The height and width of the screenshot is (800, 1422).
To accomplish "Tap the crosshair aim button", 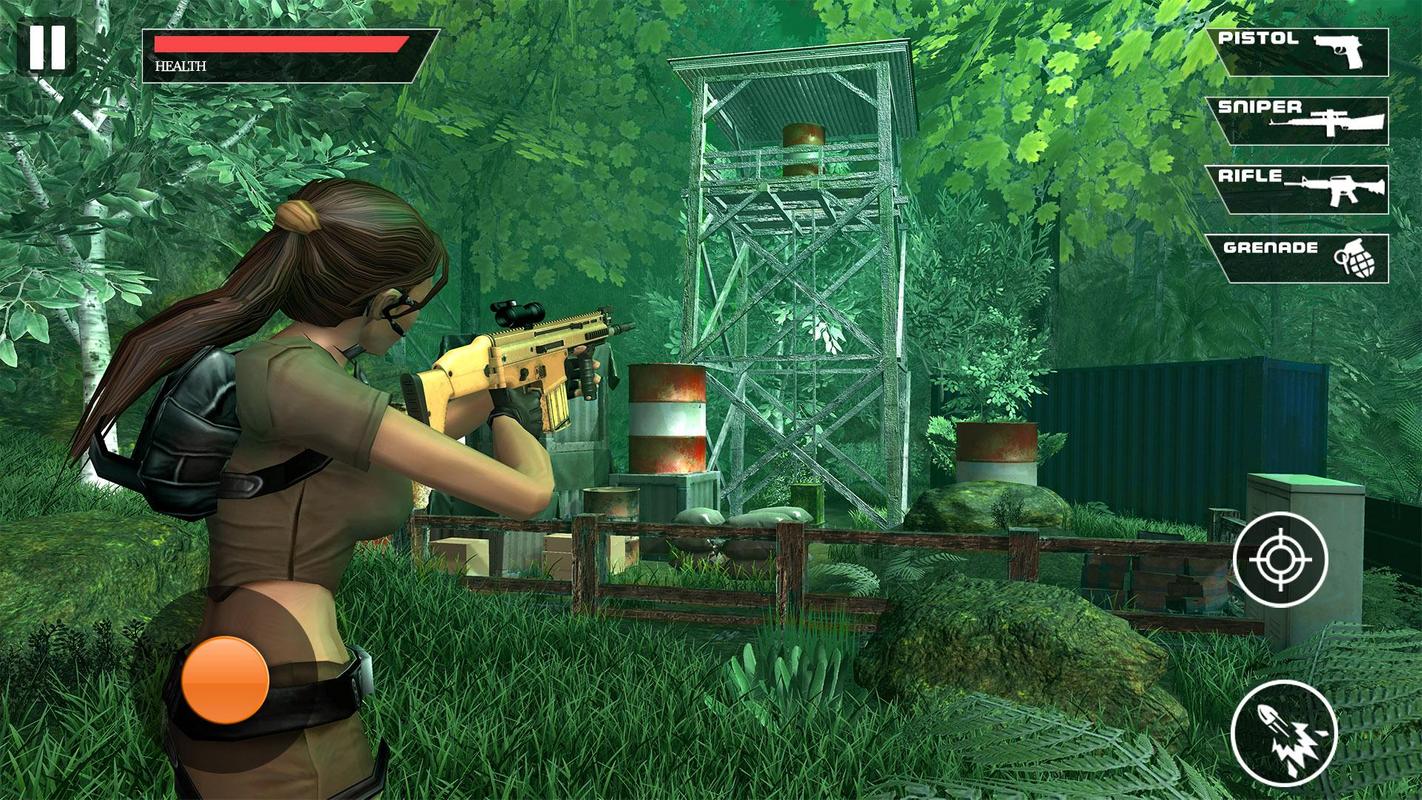I will click(x=1280, y=559).
